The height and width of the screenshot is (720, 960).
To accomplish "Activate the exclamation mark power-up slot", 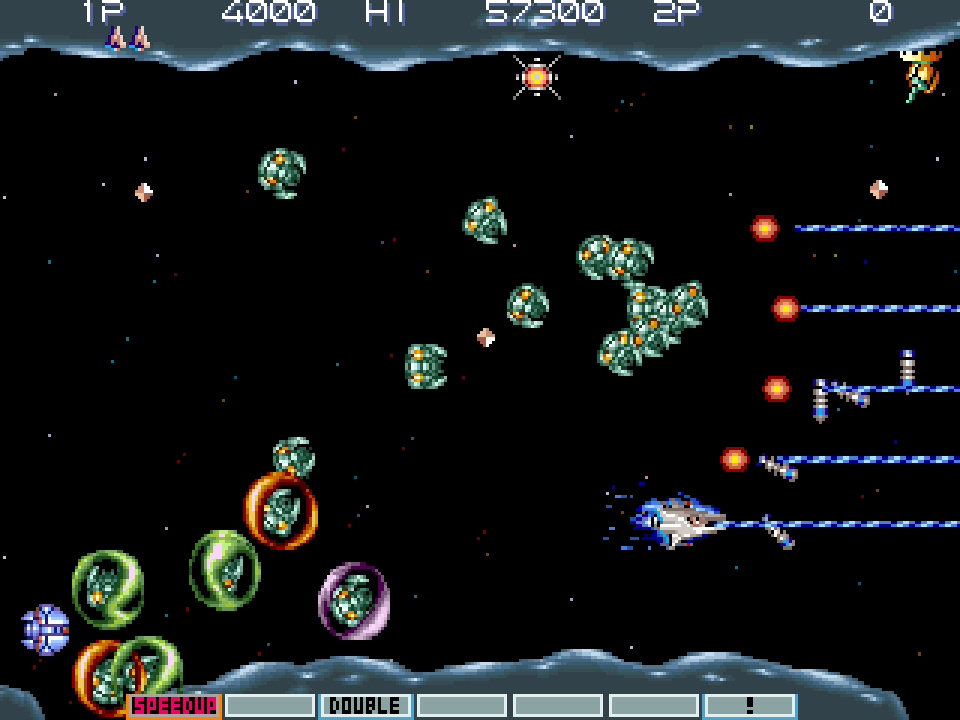I will [x=749, y=705].
